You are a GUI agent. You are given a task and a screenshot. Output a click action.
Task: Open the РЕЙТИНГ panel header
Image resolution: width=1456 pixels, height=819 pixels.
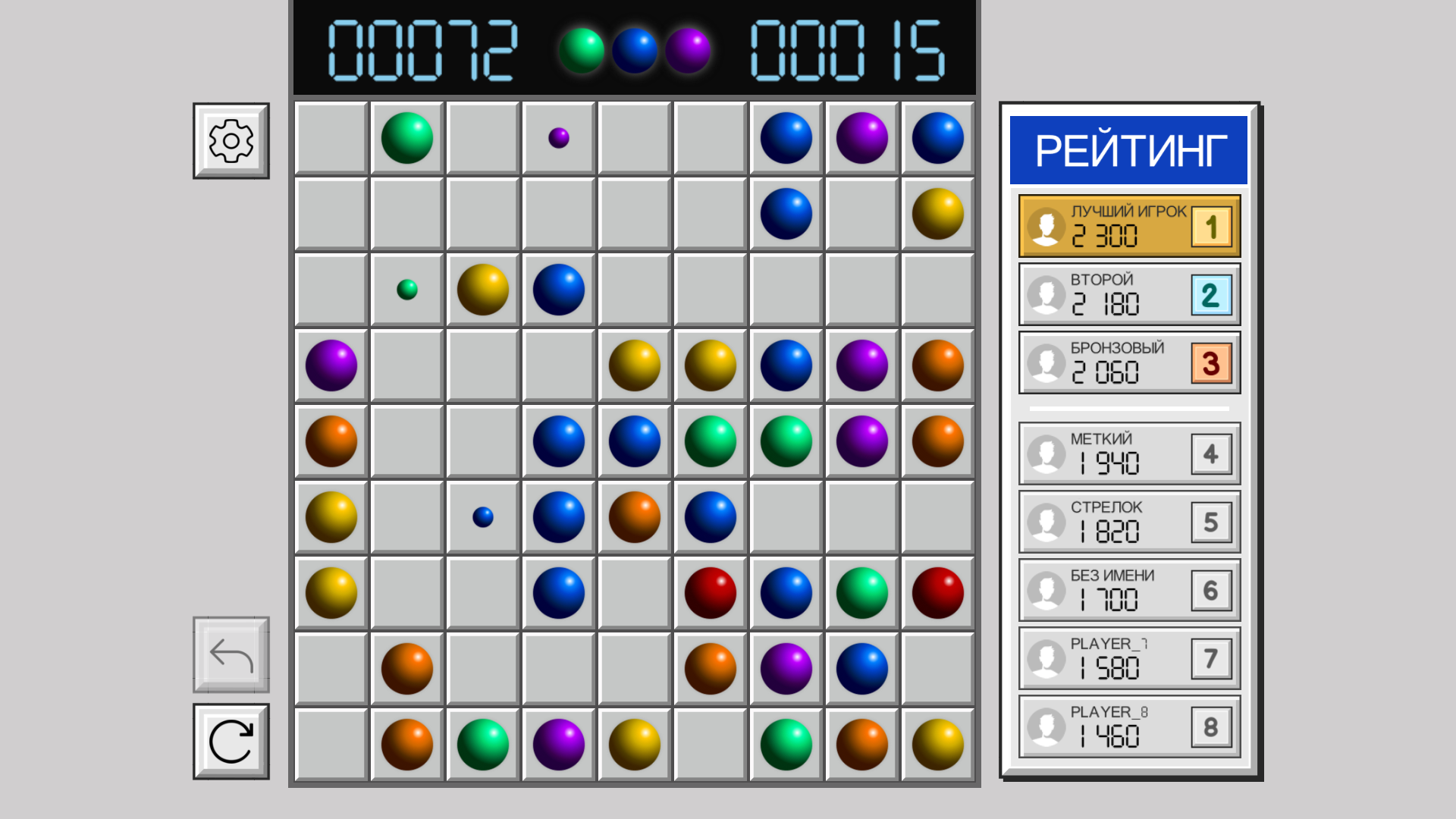point(1129,149)
